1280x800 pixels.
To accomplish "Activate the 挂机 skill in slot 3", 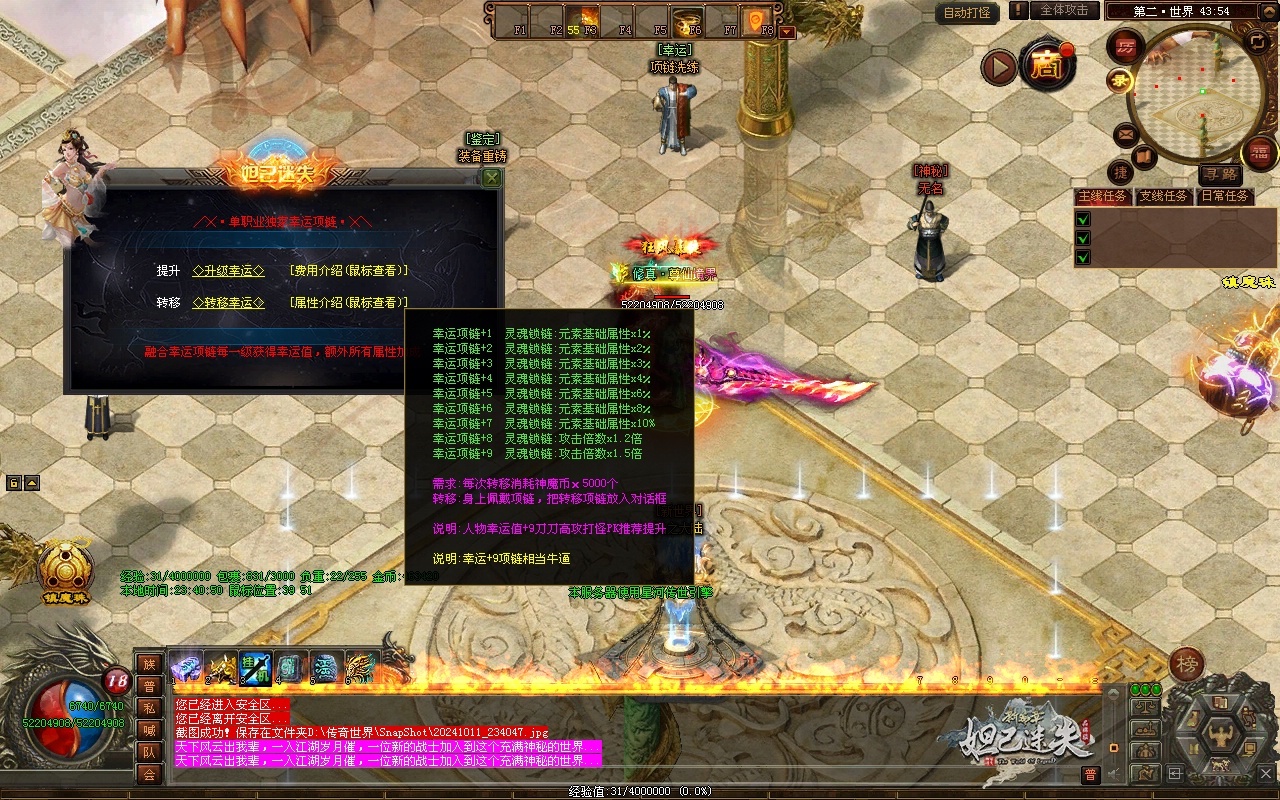I will [x=255, y=667].
